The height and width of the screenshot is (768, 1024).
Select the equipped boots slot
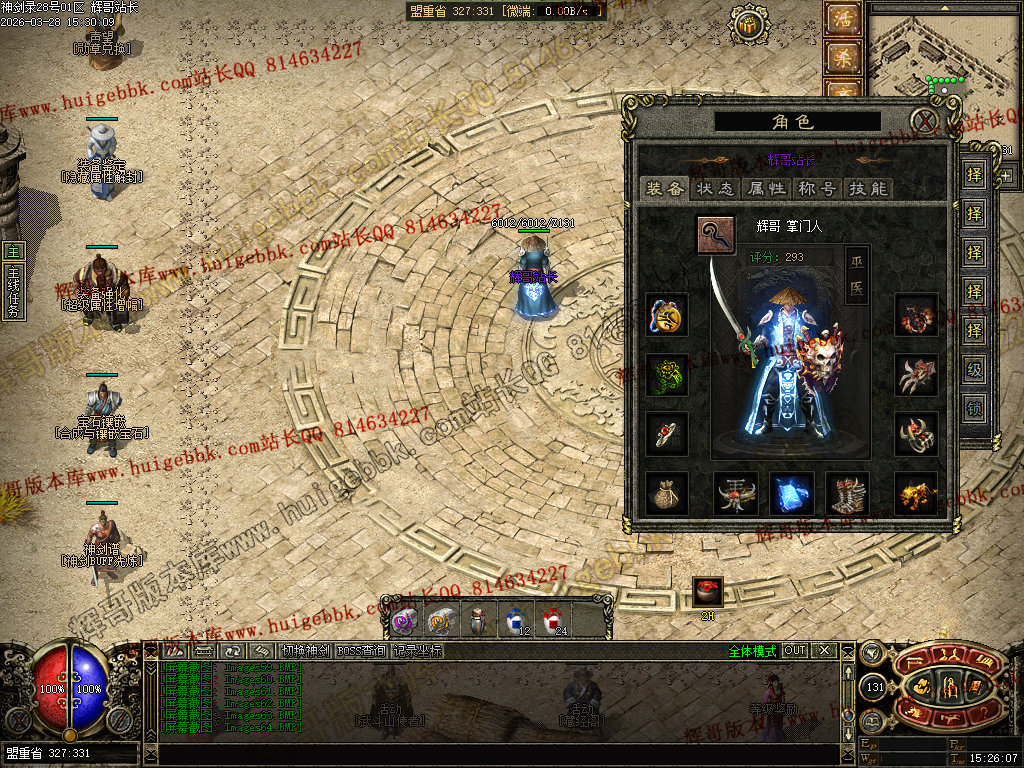click(x=848, y=494)
